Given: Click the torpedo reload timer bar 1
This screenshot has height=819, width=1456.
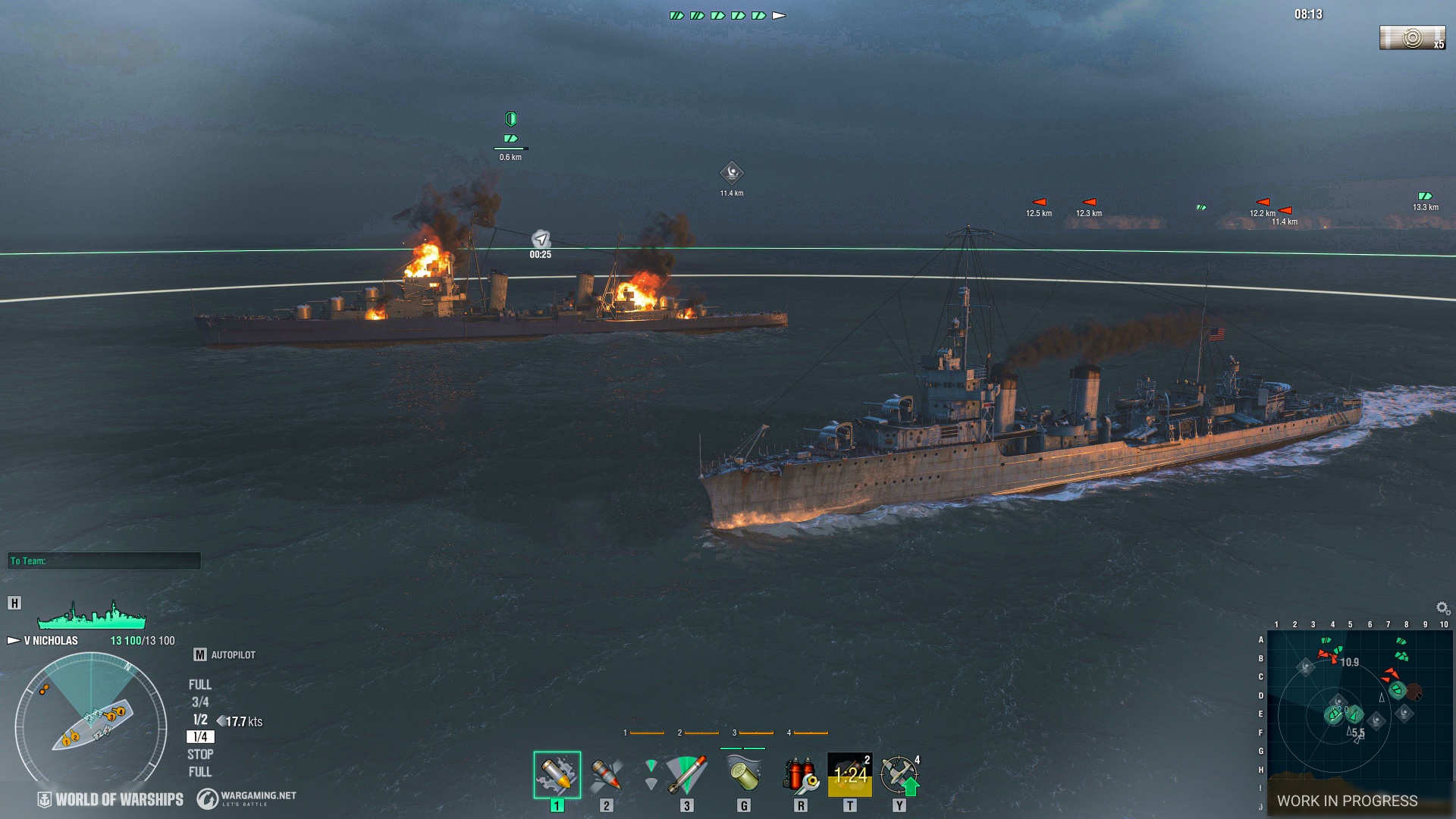Looking at the screenshot, I should (645, 733).
